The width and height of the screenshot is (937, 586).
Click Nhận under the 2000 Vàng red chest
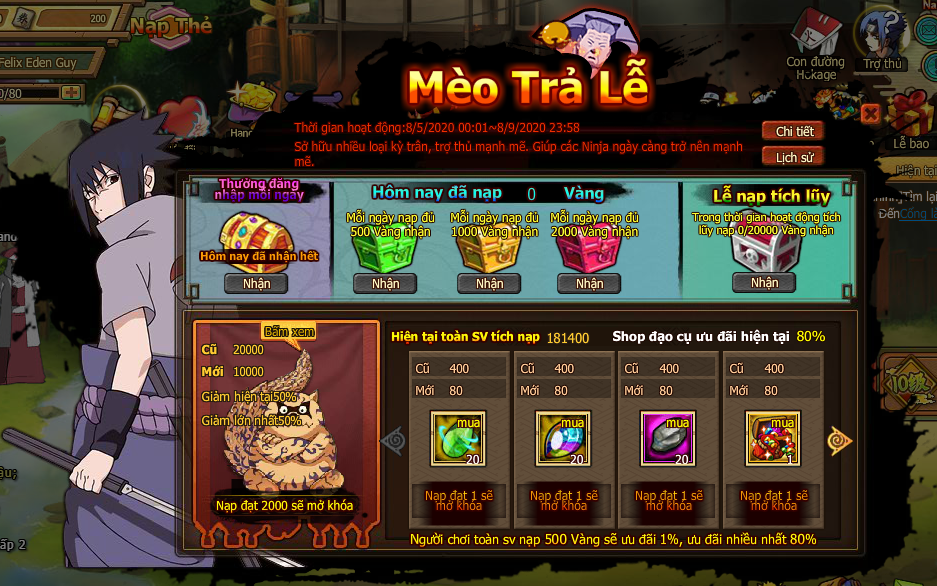tap(589, 283)
